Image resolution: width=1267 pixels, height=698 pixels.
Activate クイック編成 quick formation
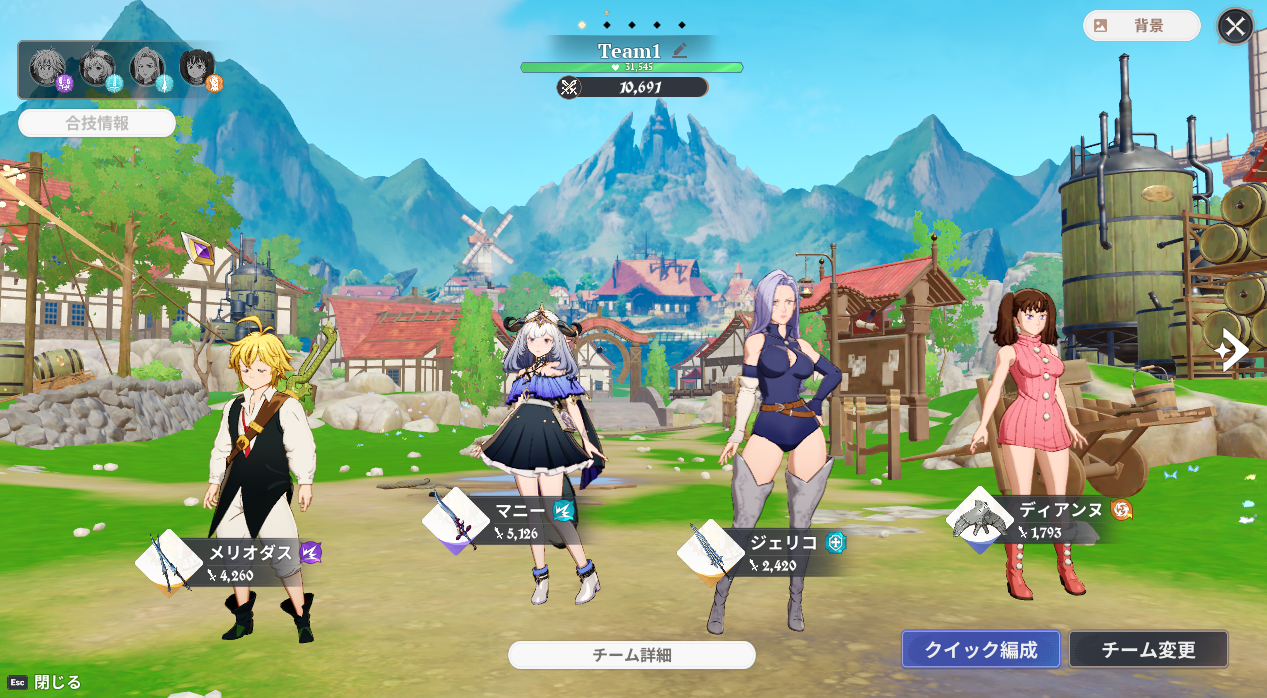point(979,650)
